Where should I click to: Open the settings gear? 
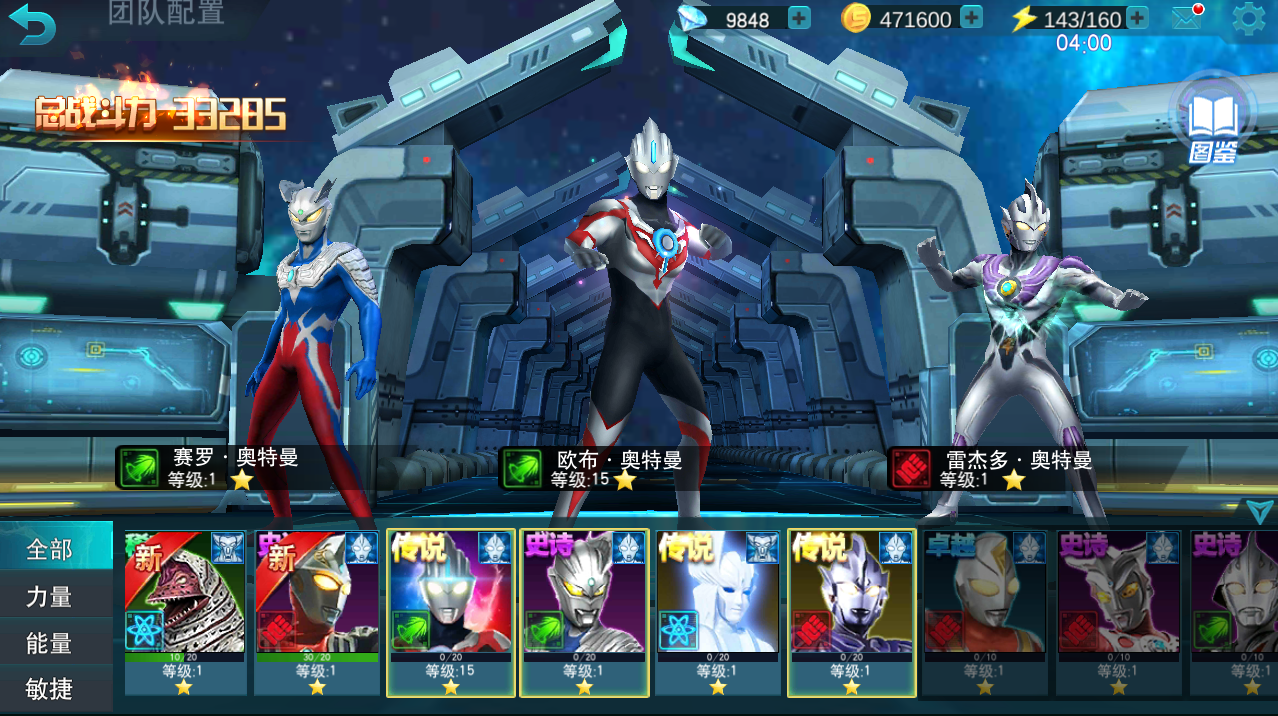click(x=1247, y=19)
